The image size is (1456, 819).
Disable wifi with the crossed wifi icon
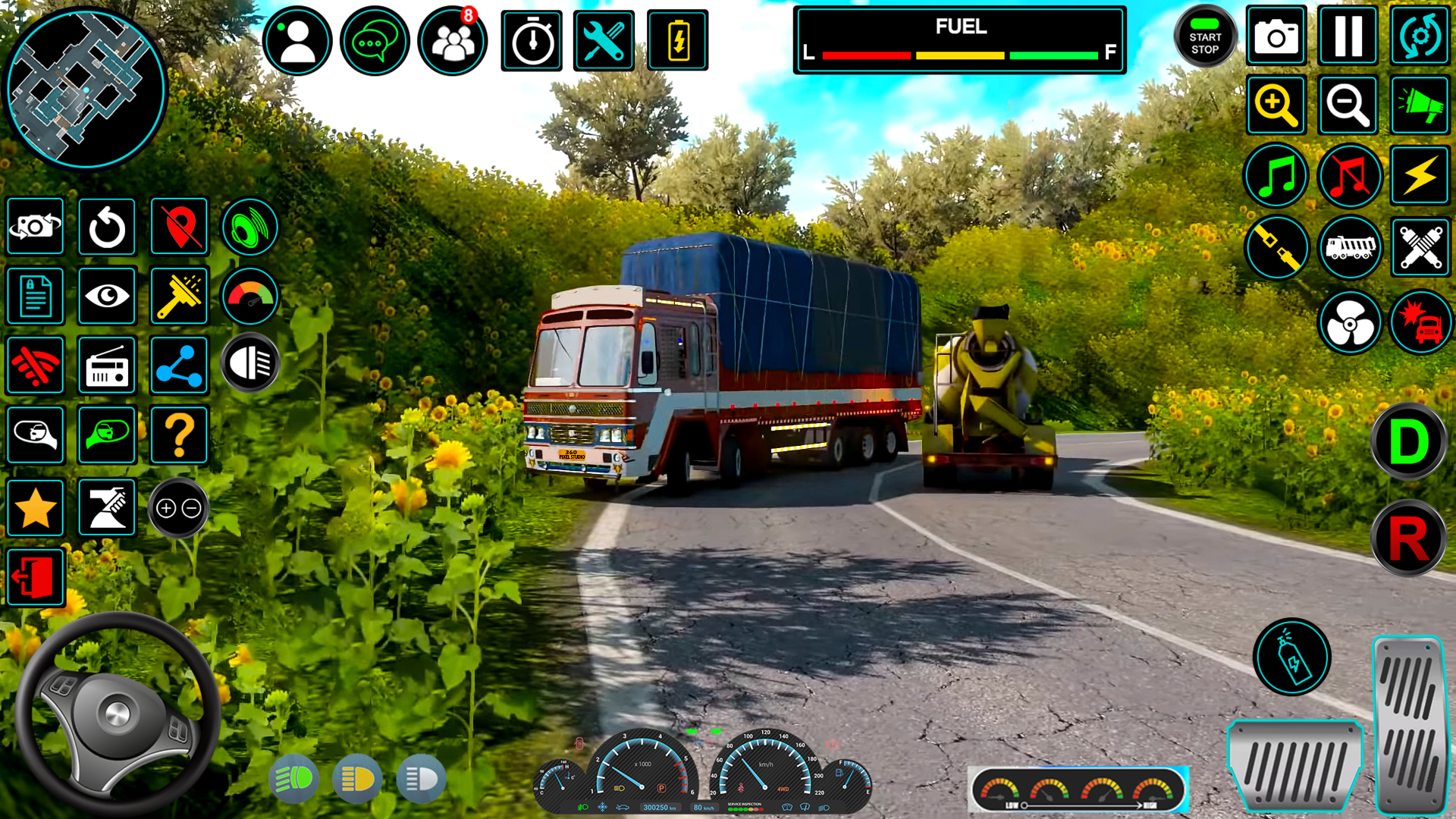[x=35, y=366]
